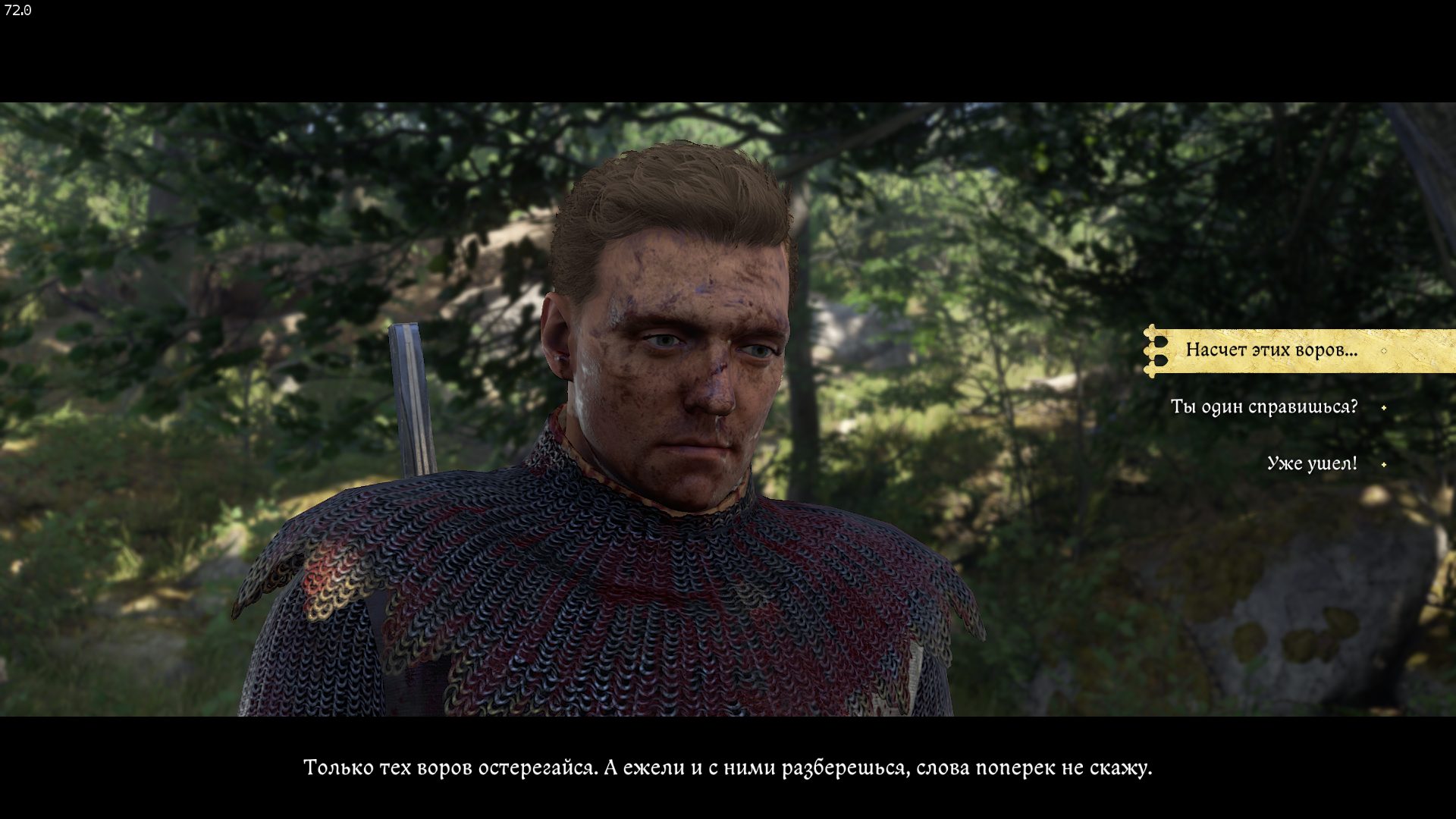
Task: Choose the reply "Насчет этих воров..."
Action: pyautogui.click(x=1272, y=350)
